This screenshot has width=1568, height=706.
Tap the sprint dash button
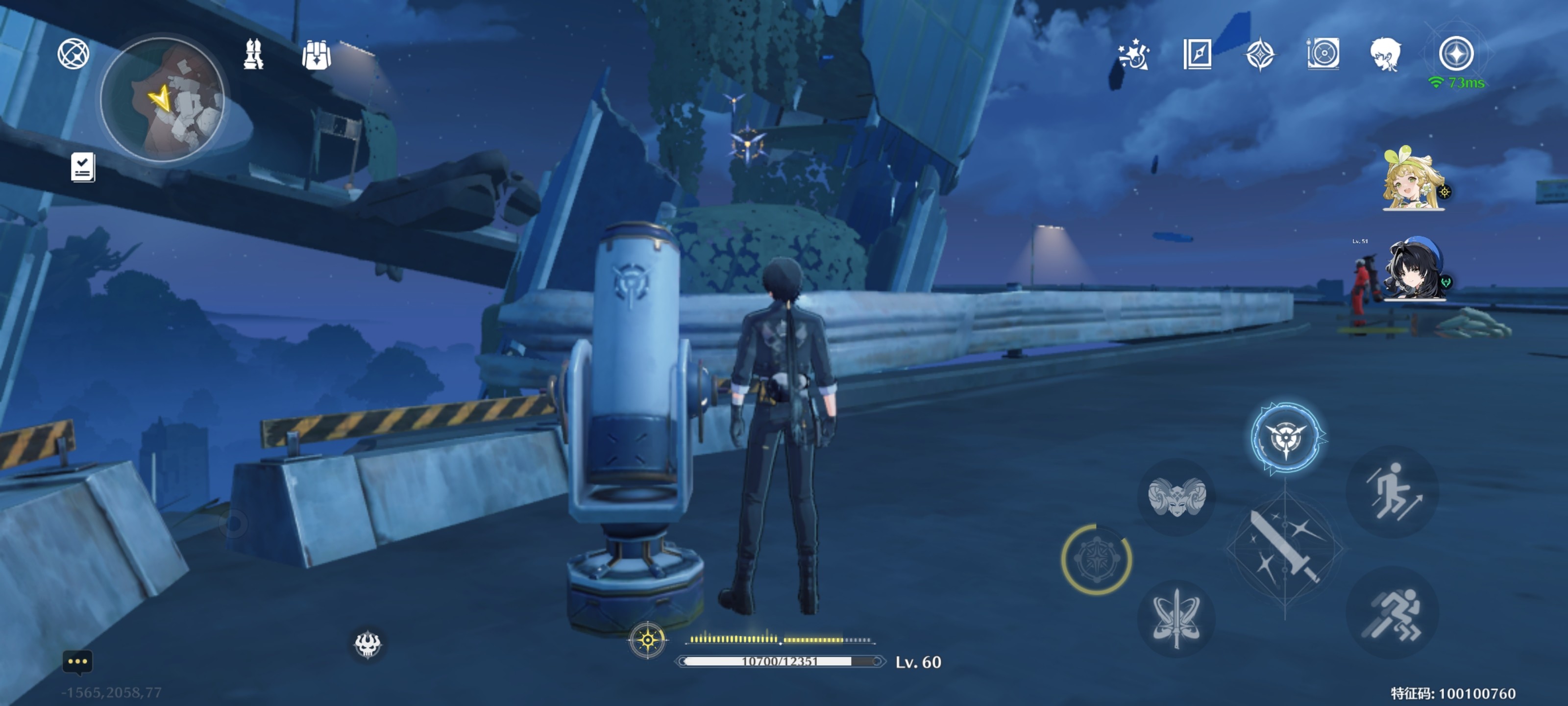tap(1393, 613)
